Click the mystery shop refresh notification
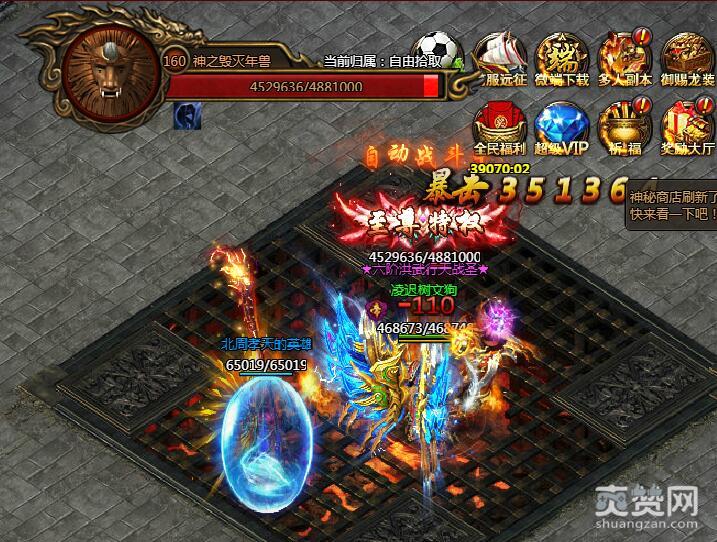 [668, 207]
